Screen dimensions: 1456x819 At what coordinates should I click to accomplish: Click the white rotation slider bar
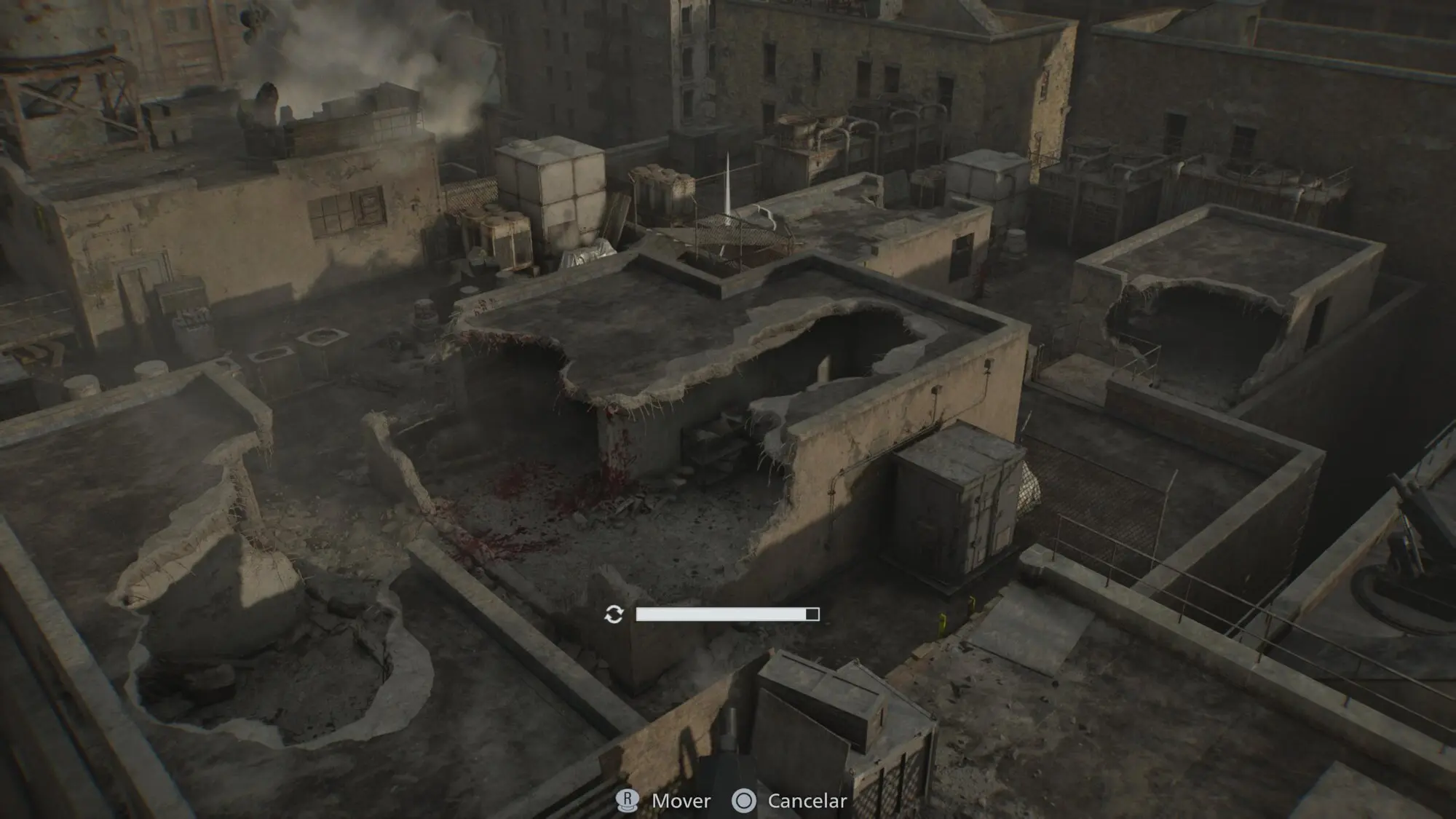tap(727, 614)
